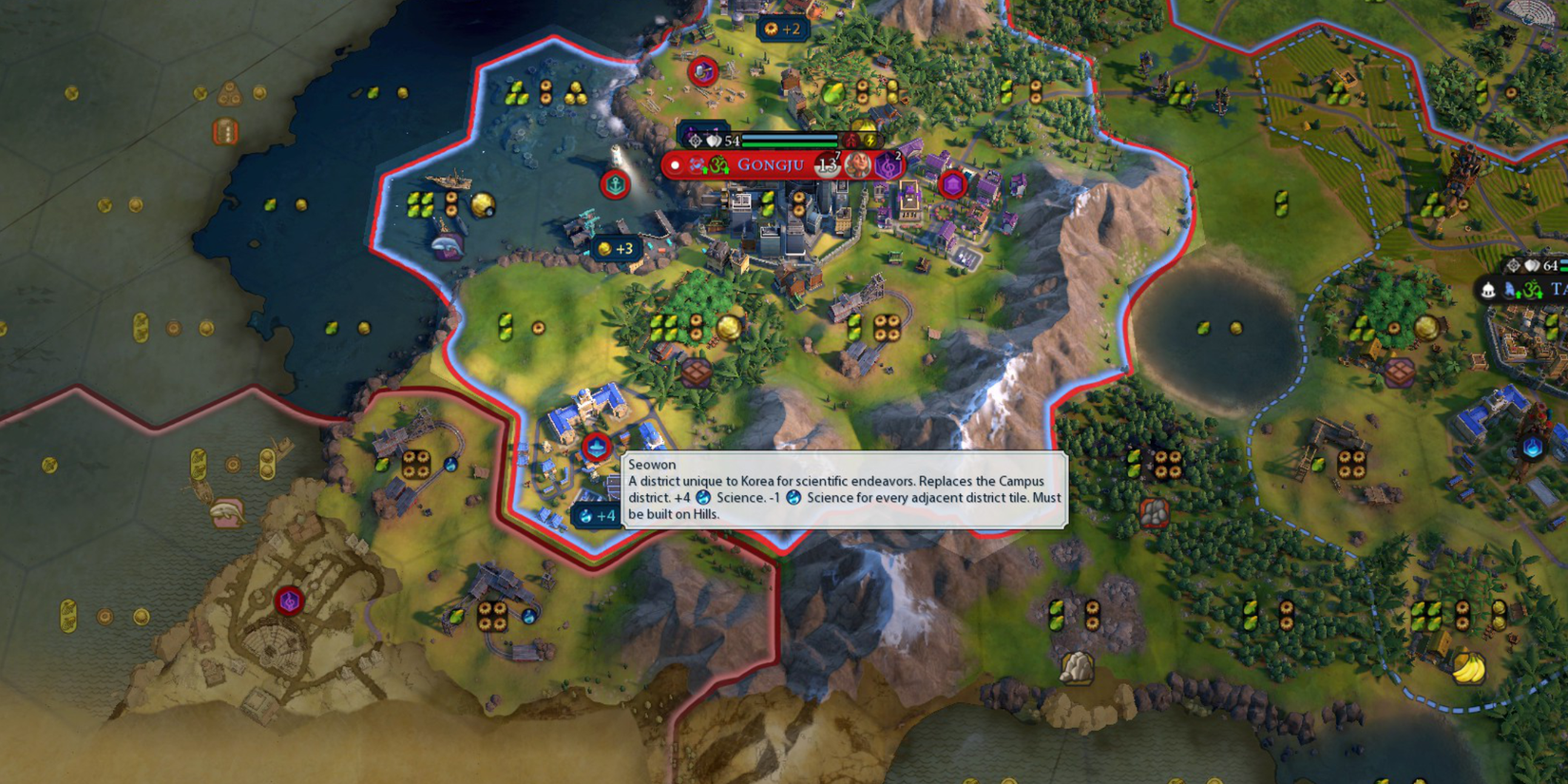The height and width of the screenshot is (784, 1568).
Task: Click the blue pantheon icon on the eastern city banner
Action: point(1509,290)
